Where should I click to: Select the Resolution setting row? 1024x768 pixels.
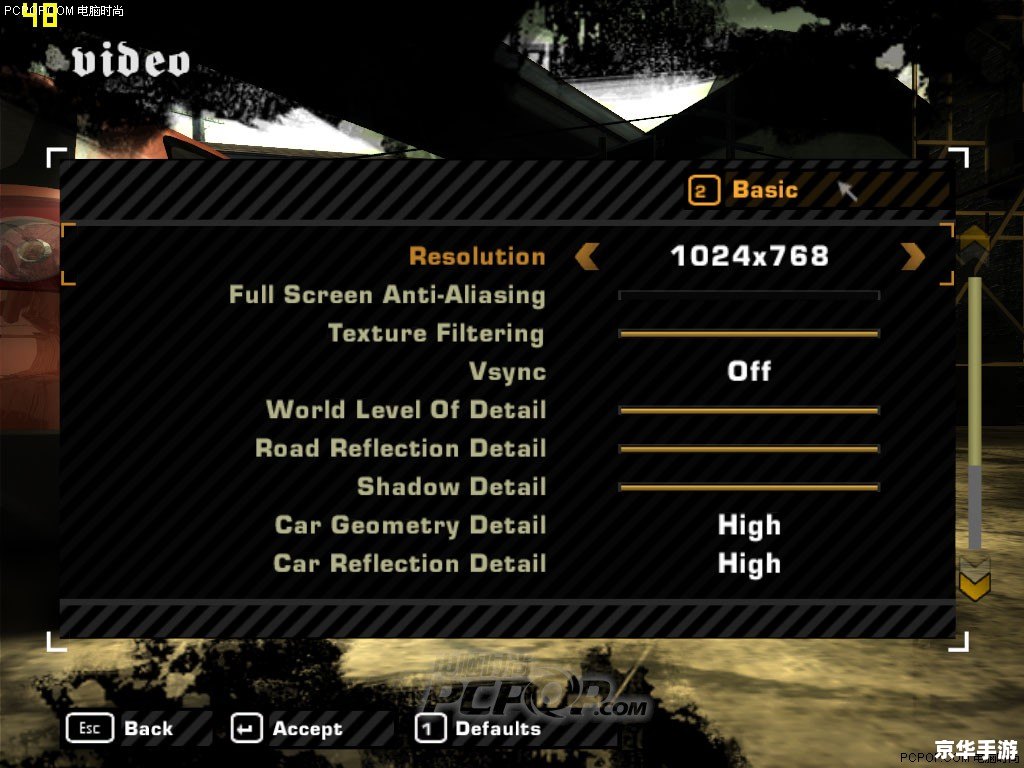click(x=477, y=256)
